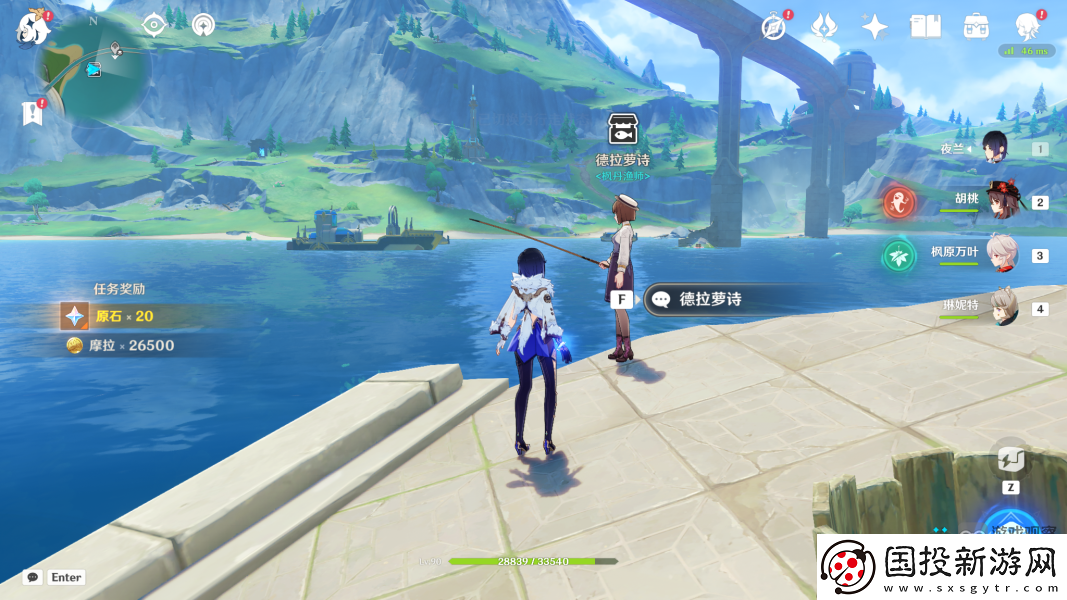This screenshot has height=600, width=1067.
Task: Open the adventurer handbook book icon
Action: click(925, 27)
